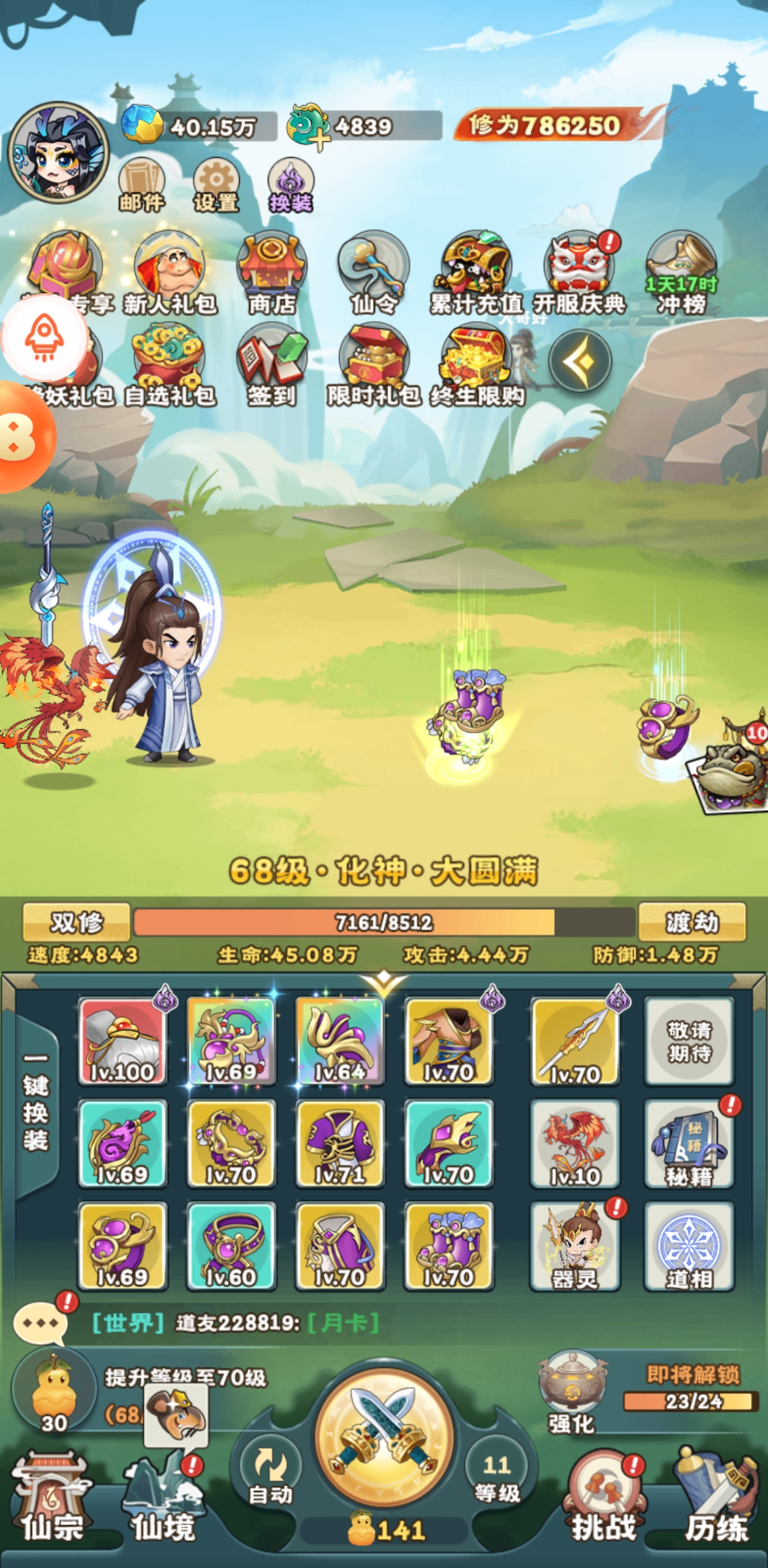Open the 秘籍 manual book

pyautogui.click(x=689, y=1143)
